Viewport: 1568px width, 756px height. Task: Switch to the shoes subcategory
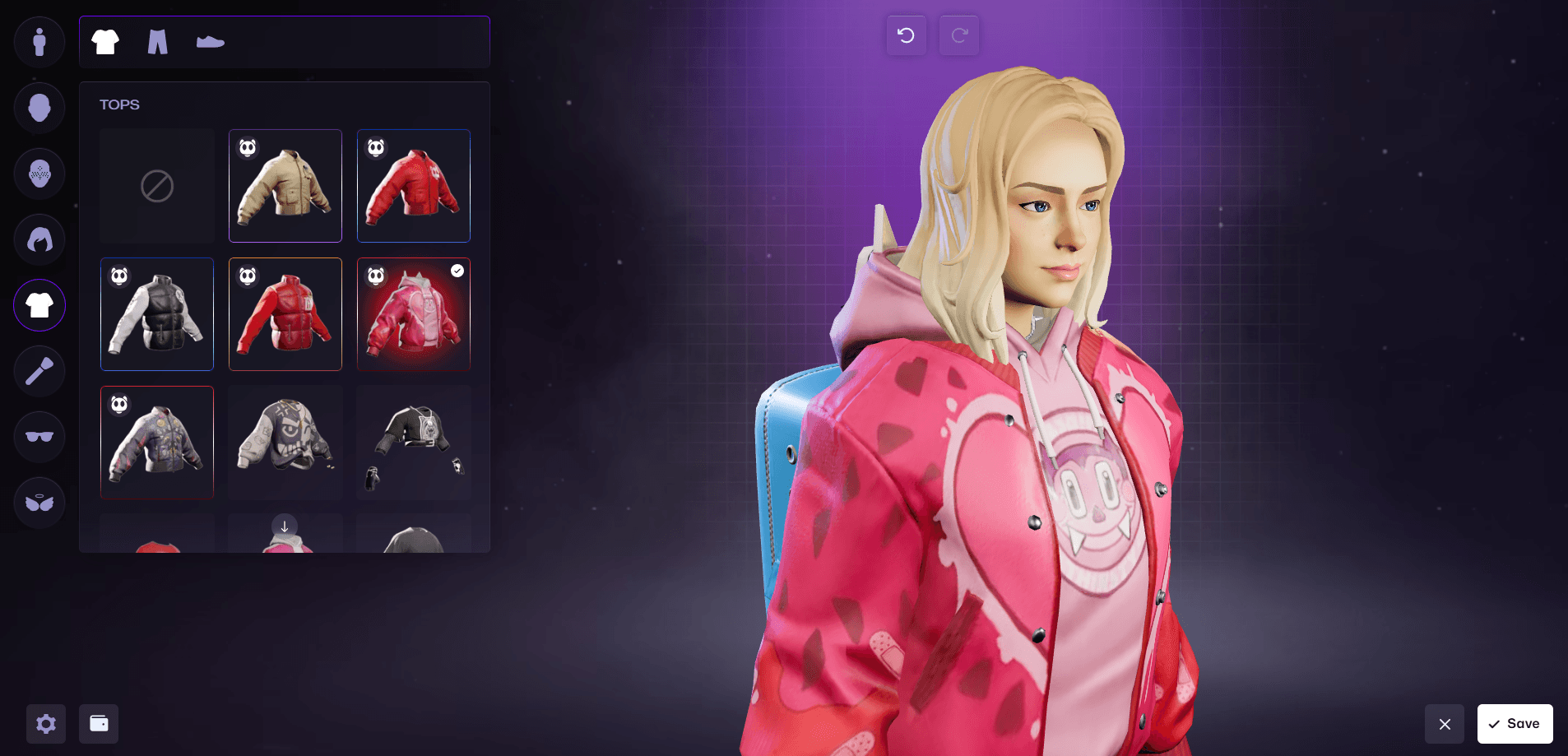[211, 42]
